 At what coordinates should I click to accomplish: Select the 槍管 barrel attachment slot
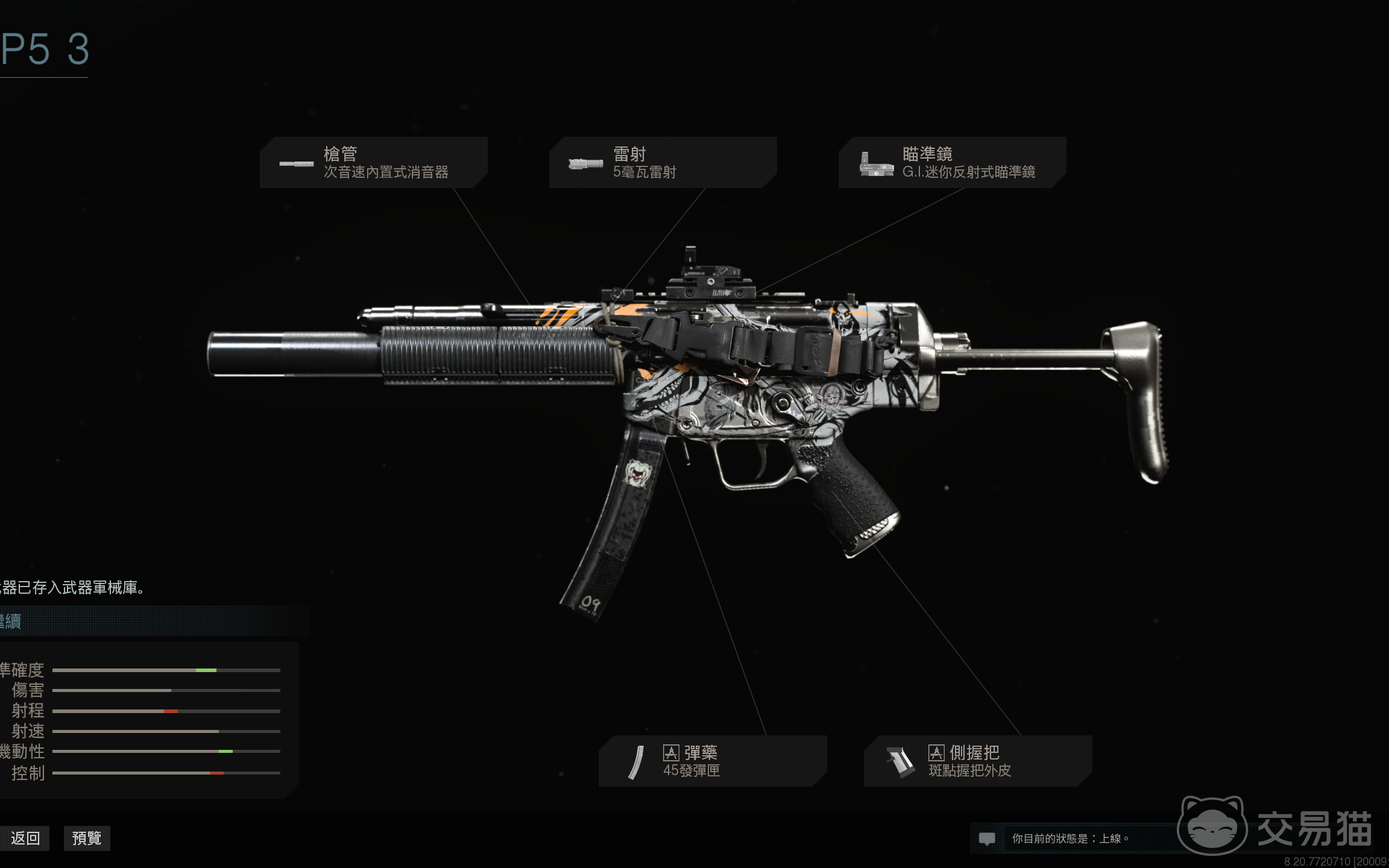[374, 163]
